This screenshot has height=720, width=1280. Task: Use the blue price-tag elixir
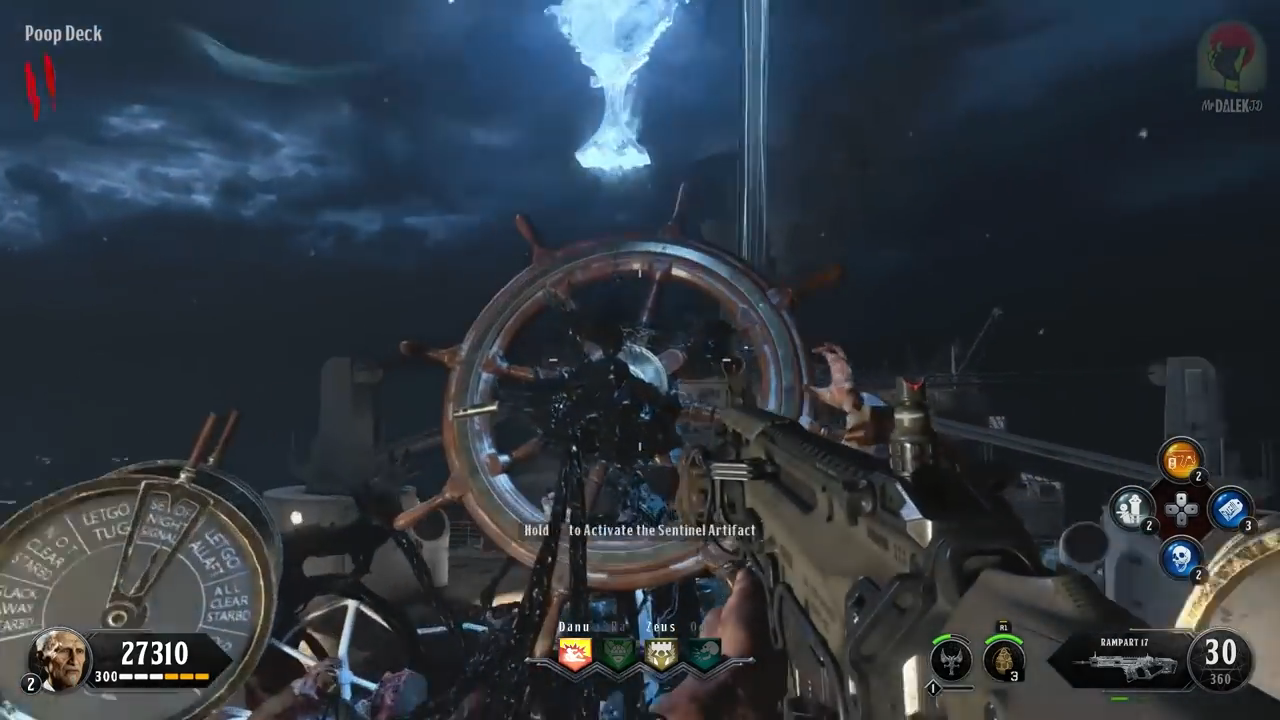[1229, 508]
